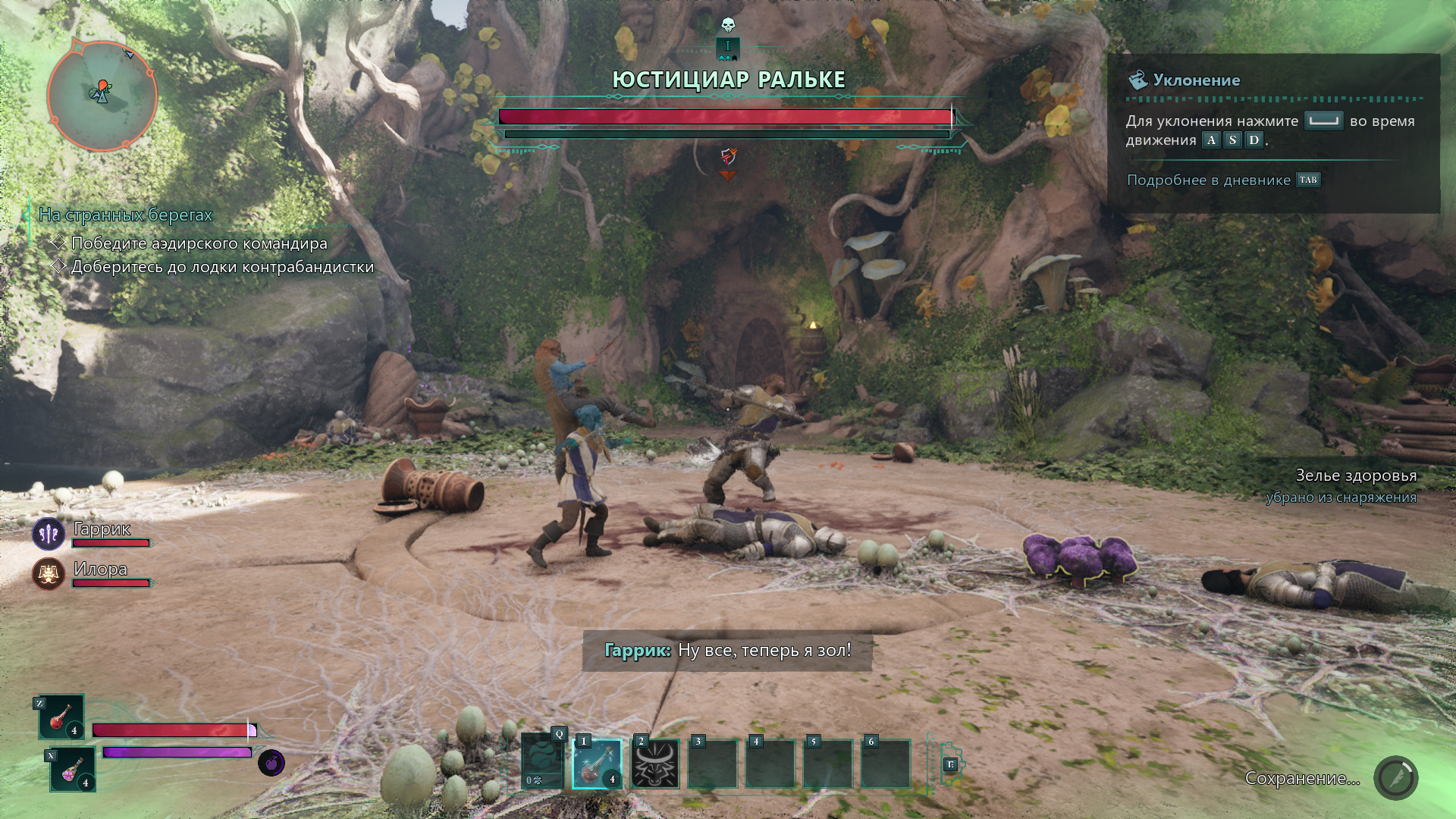Viewport: 1456px width, 819px height.
Task: Use the health potion in hotbar slot 1
Action: point(597,764)
